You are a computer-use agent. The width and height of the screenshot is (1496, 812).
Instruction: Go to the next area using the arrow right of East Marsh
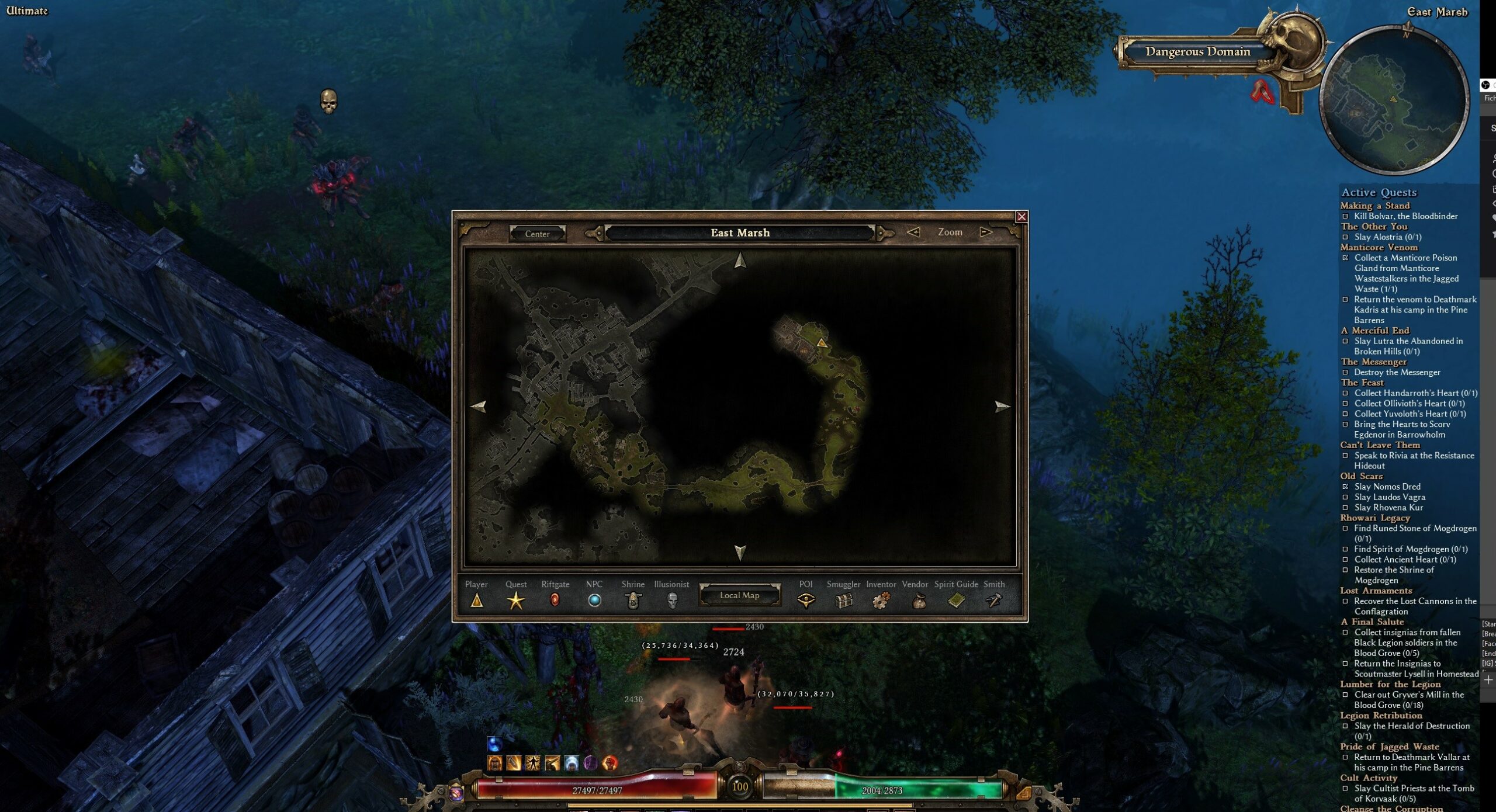click(x=885, y=234)
